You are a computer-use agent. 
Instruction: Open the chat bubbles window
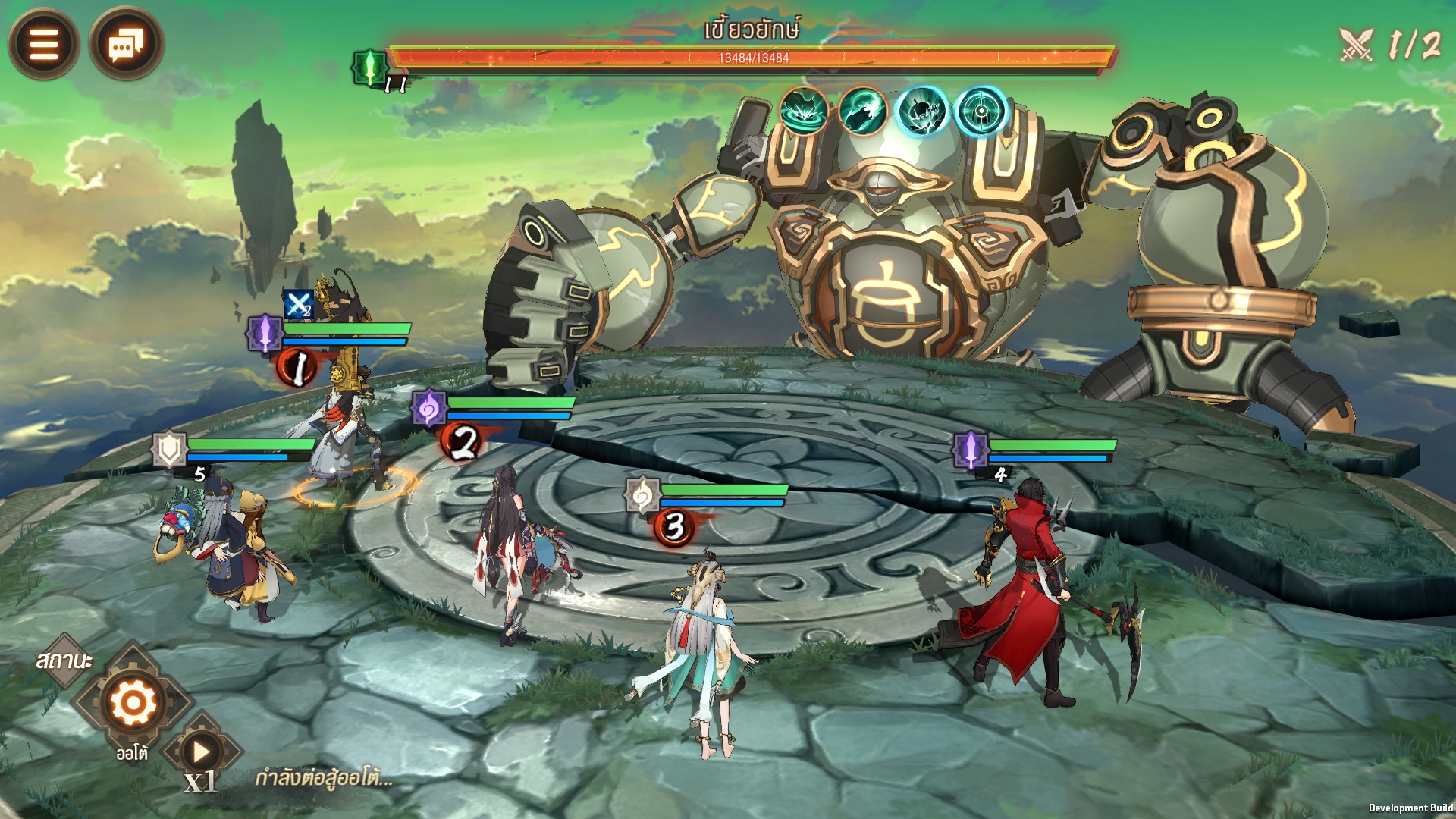tap(126, 44)
